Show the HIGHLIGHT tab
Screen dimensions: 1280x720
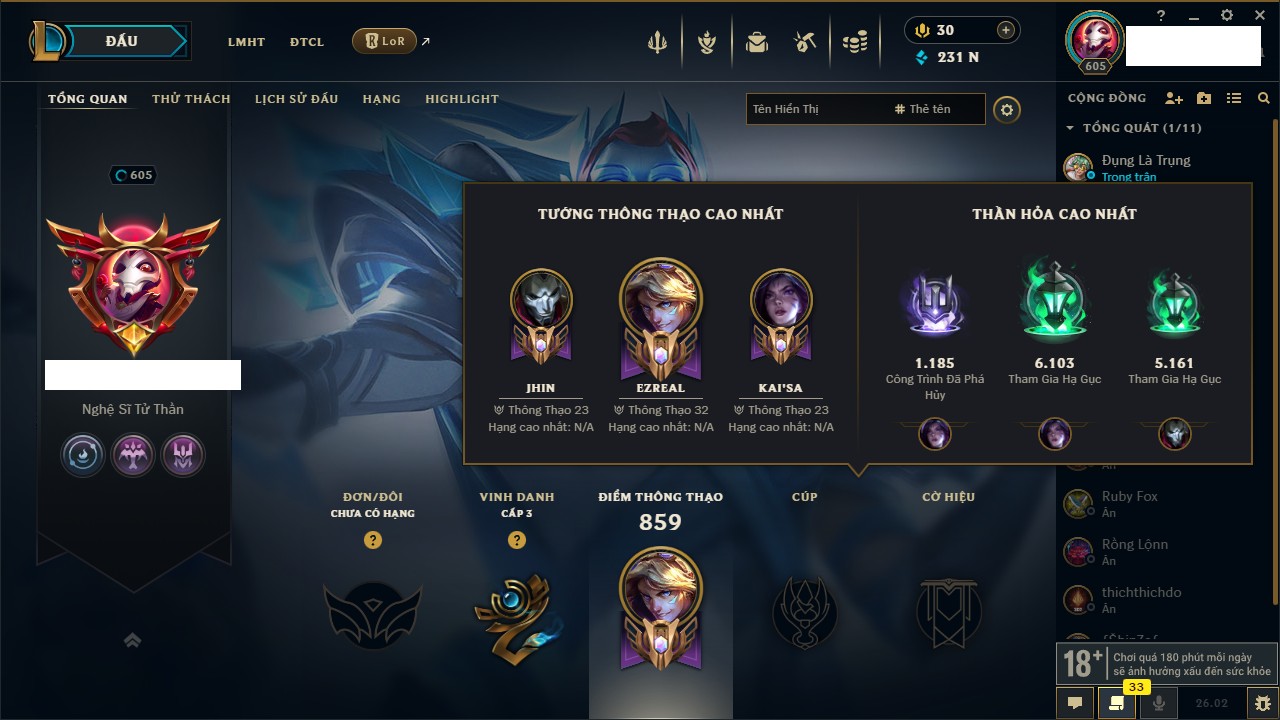(461, 99)
